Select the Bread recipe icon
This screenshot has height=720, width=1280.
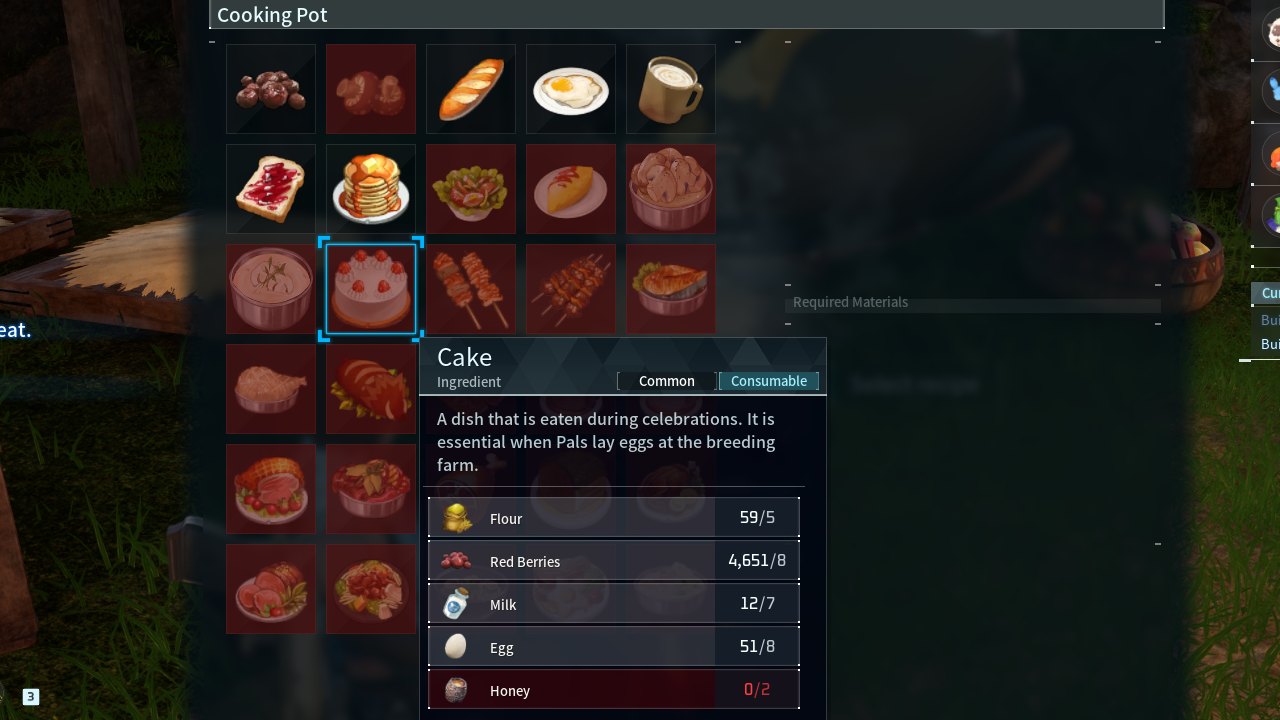click(471, 89)
